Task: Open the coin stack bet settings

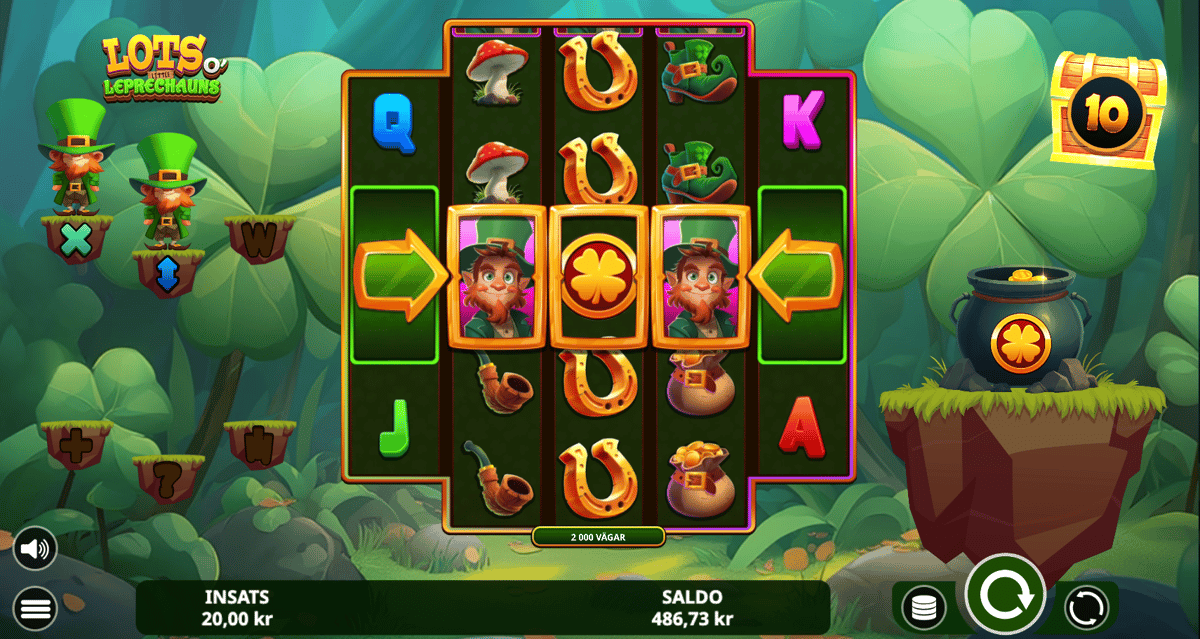Action: 924,607
